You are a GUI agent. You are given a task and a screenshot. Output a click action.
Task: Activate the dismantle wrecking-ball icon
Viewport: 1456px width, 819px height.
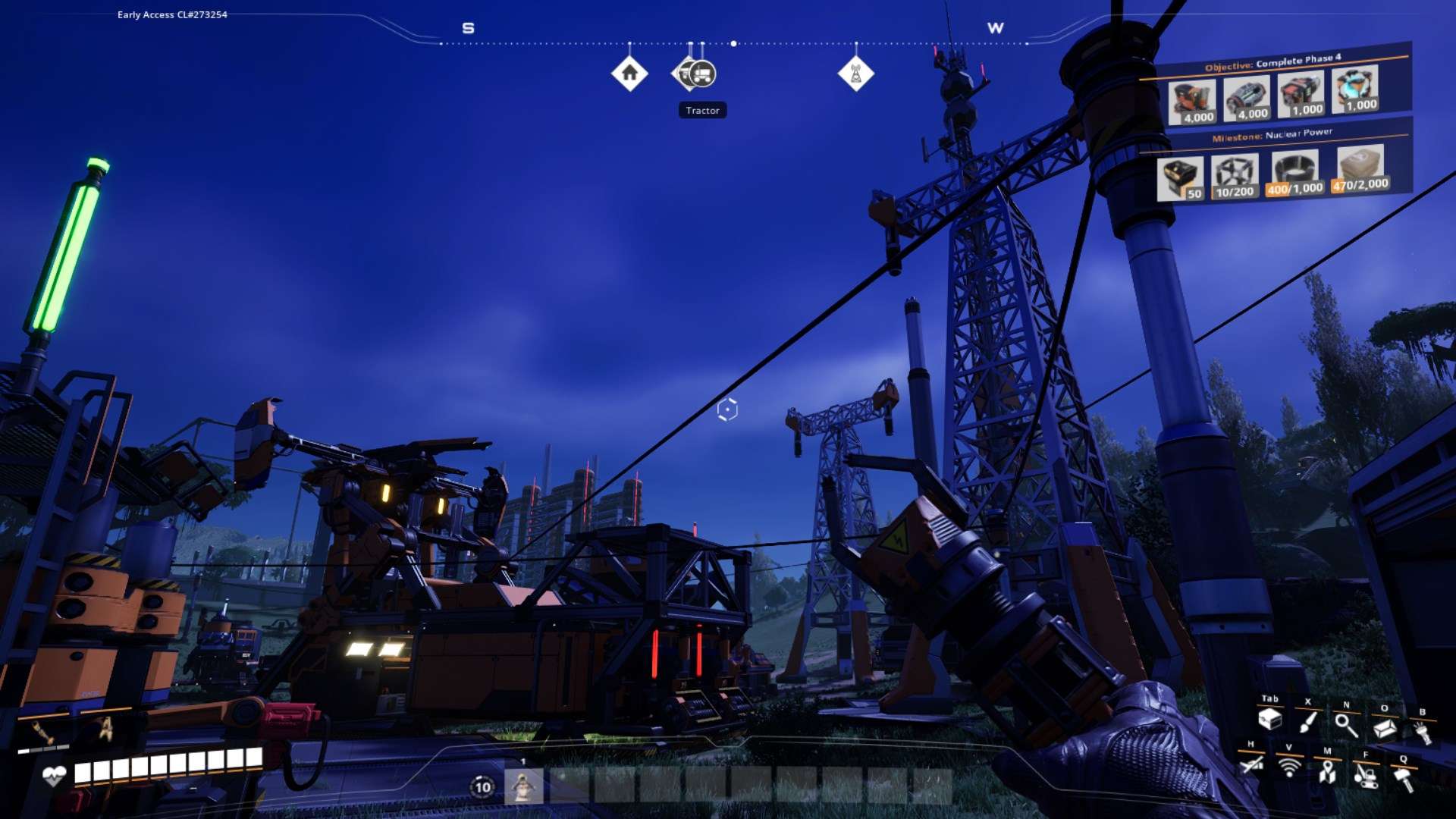coord(1365,775)
